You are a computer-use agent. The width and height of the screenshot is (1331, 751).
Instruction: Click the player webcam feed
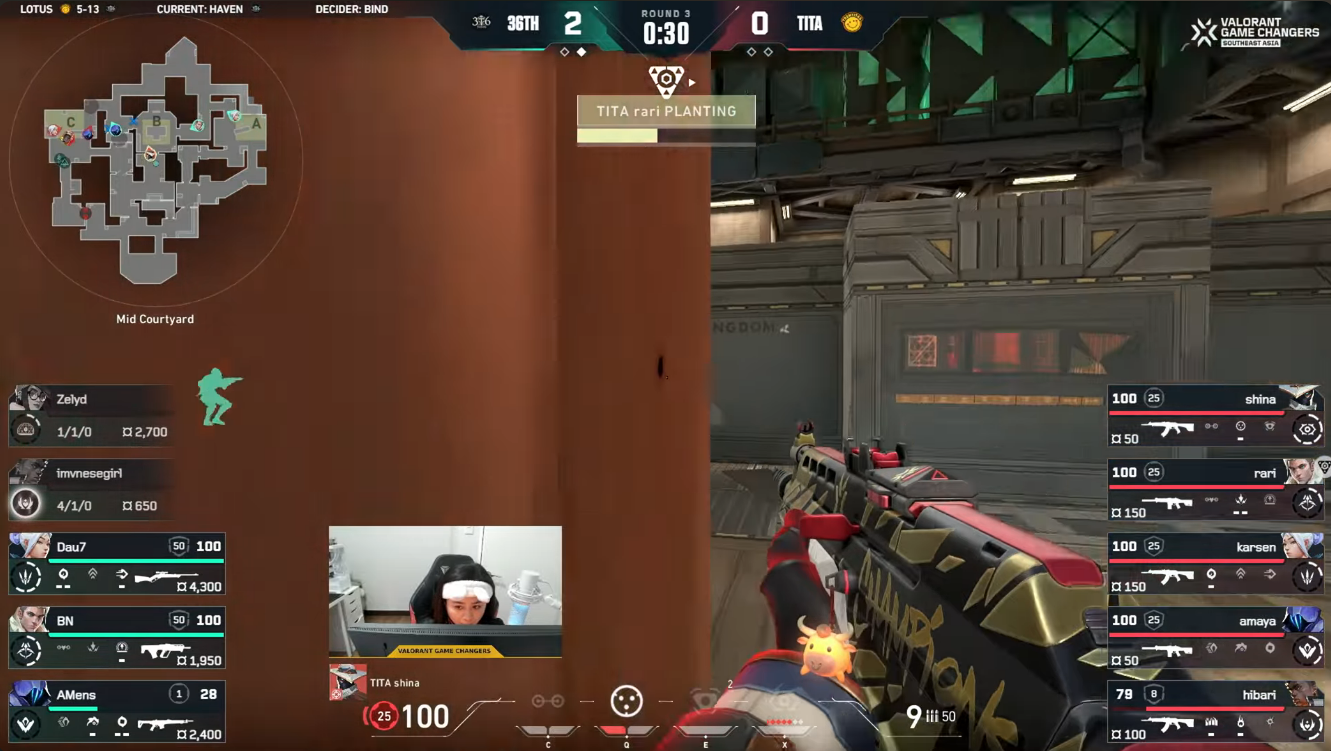[x=445, y=591]
